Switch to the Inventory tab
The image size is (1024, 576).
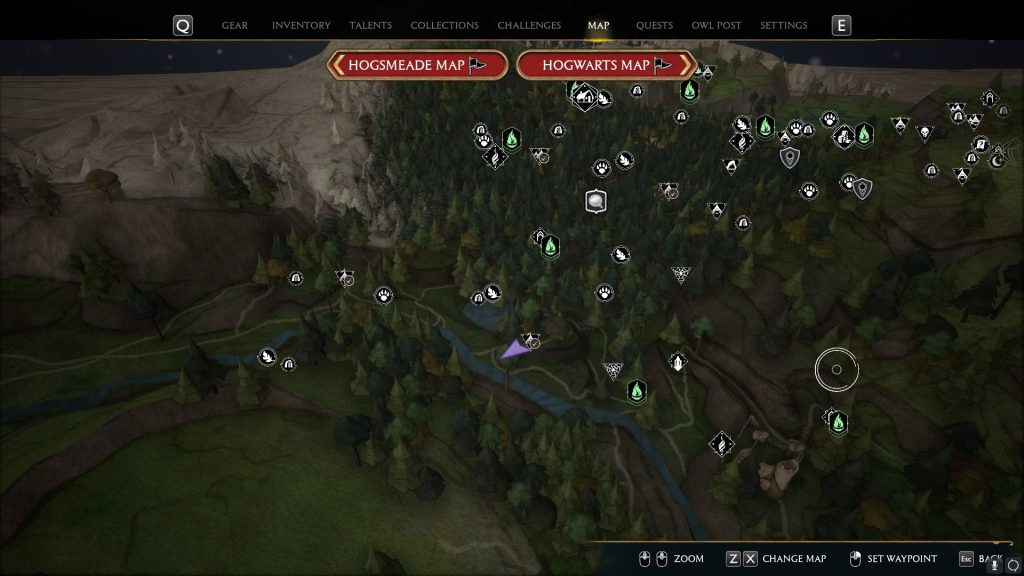tap(300, 25)
